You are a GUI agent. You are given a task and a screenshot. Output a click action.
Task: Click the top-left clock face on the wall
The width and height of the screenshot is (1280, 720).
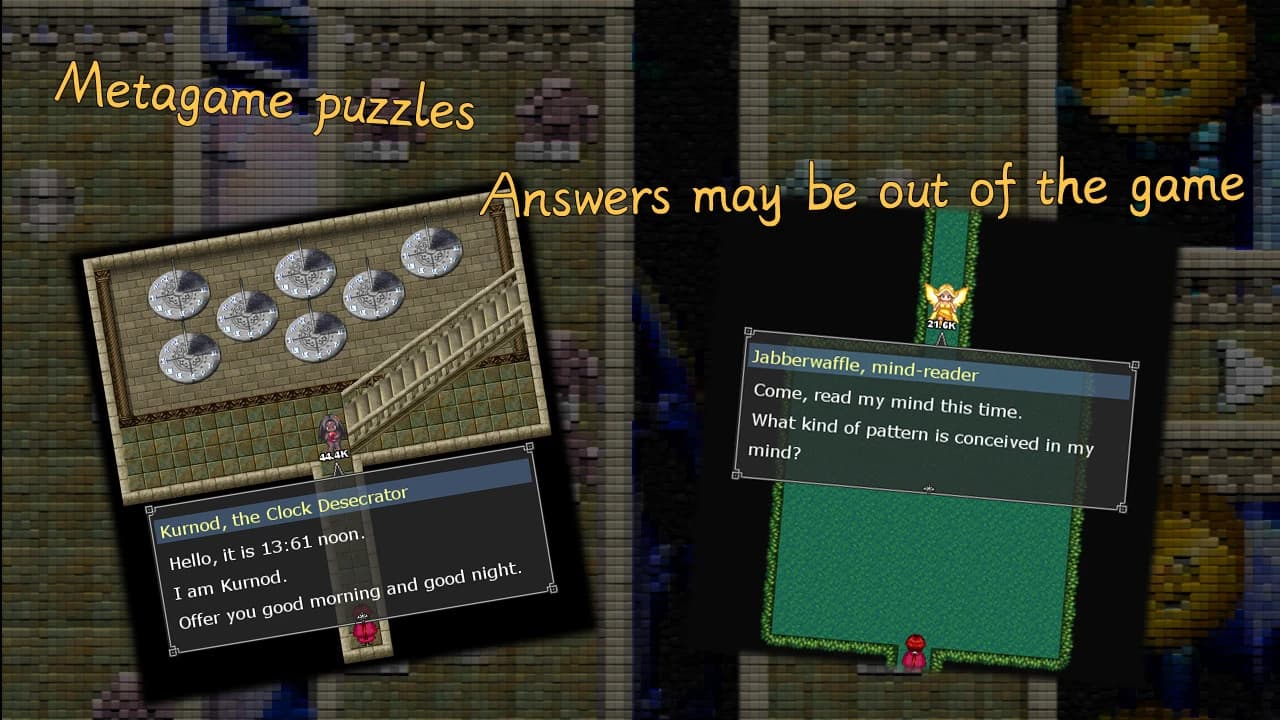[179, 294]
